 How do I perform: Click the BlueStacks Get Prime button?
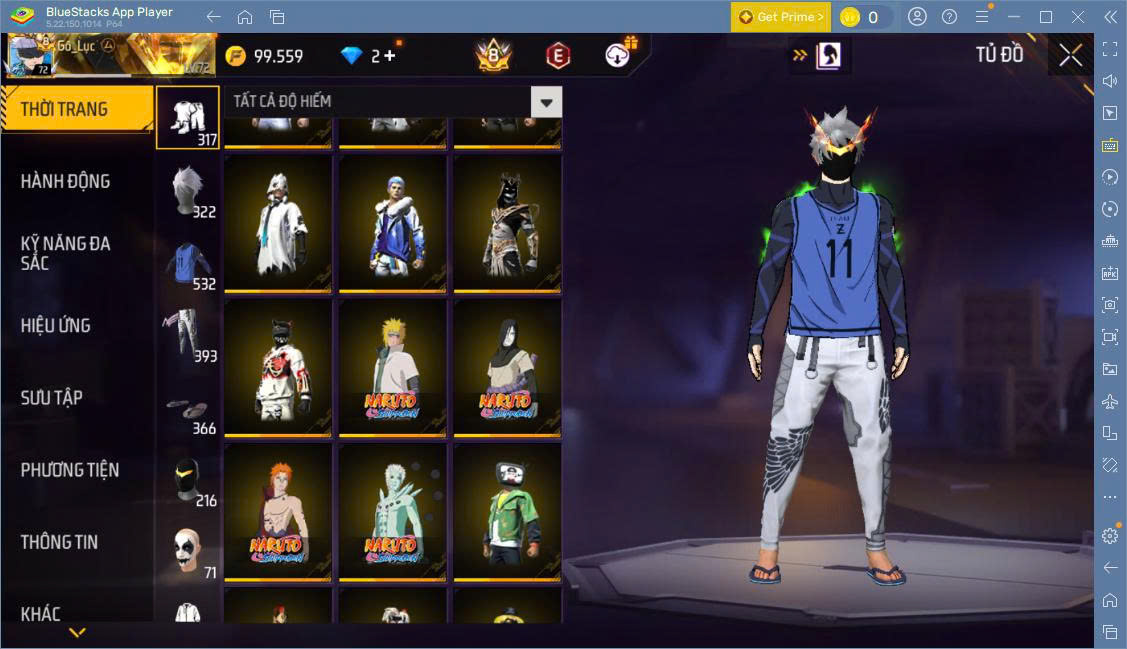click(780, 17)
